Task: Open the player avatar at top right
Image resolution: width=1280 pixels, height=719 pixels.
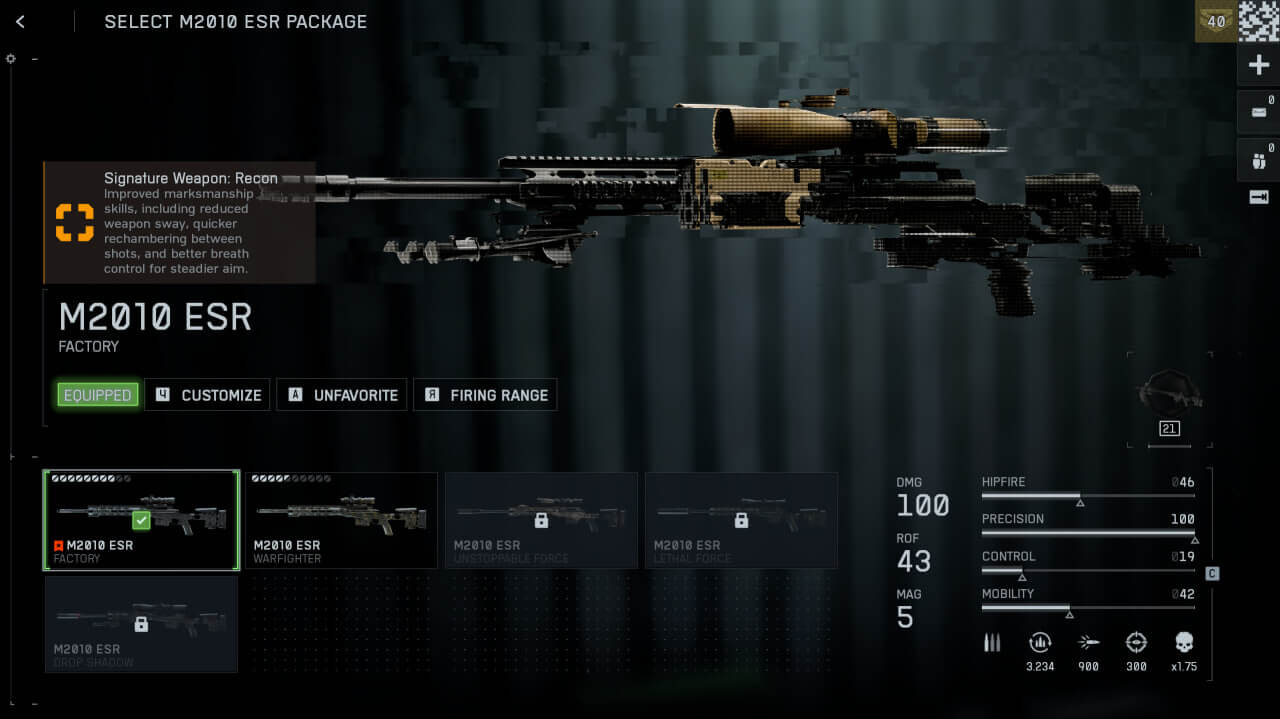Action: point(1259,21)
